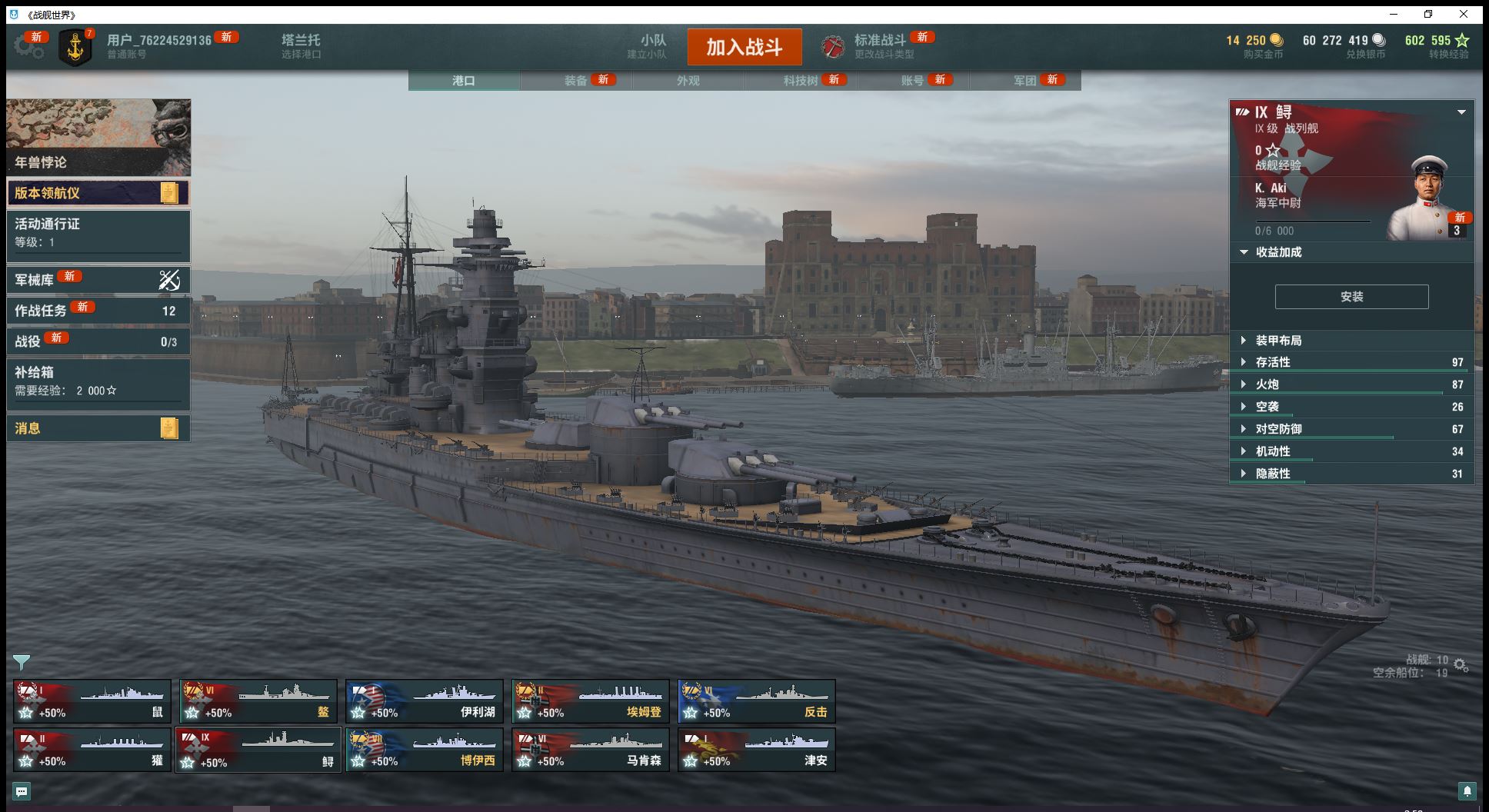Select the 外观 exterior tab
Screen dimensions: 1489x812
(688, 81)
